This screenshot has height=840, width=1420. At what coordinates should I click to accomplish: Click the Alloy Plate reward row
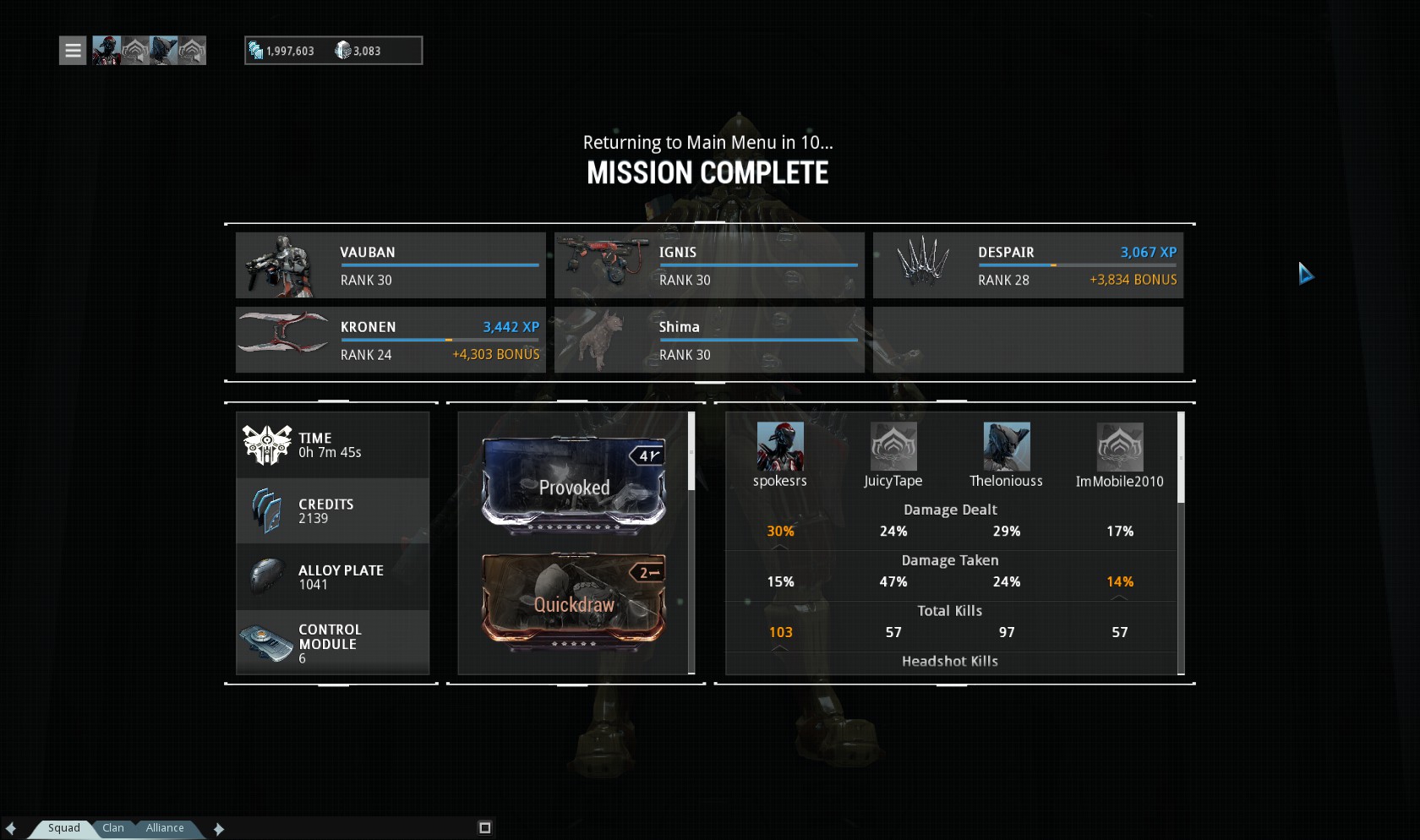(x=332, y=577)
